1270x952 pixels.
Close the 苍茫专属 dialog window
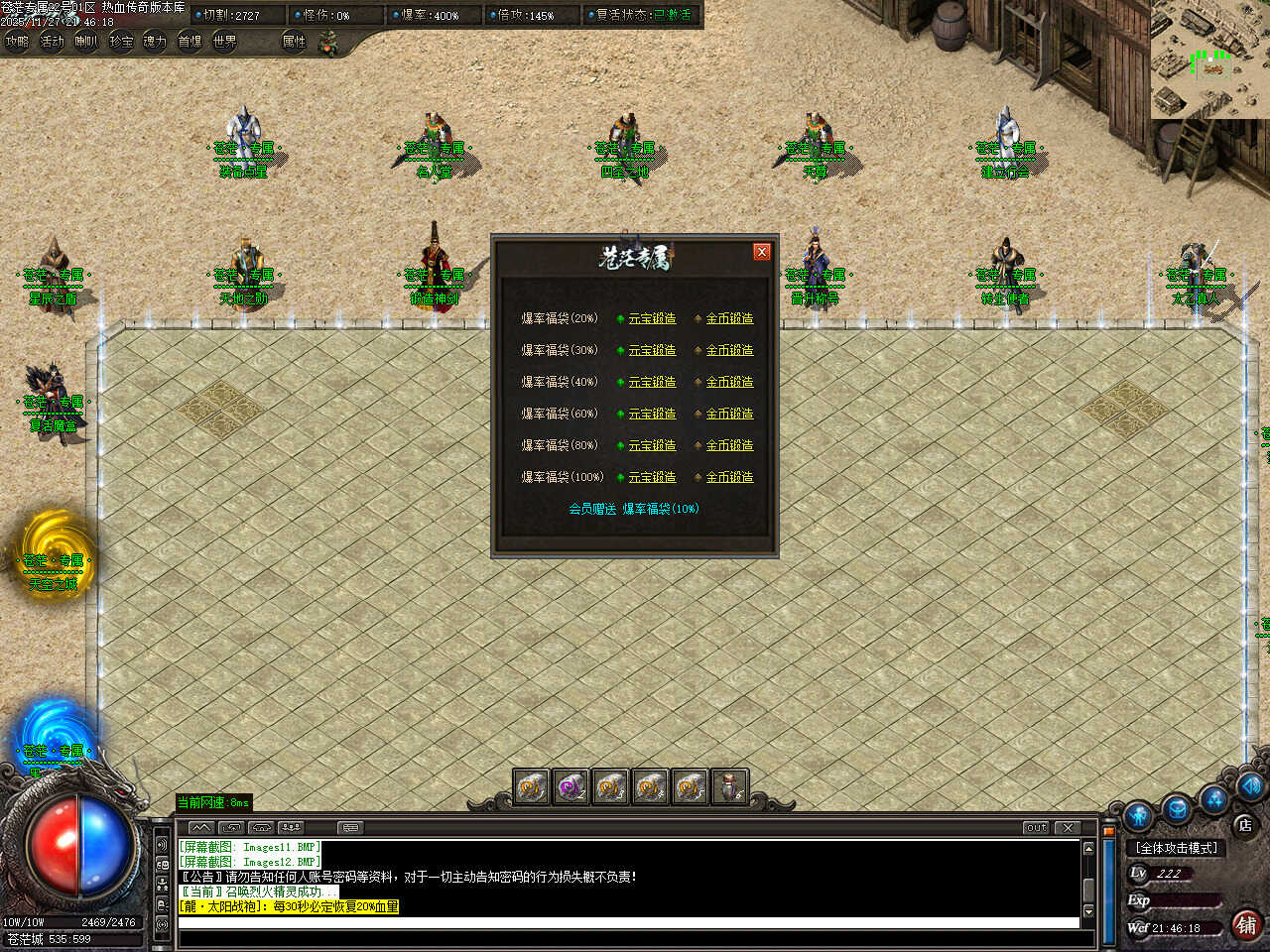pyautogui.click(x=762, y=252)
